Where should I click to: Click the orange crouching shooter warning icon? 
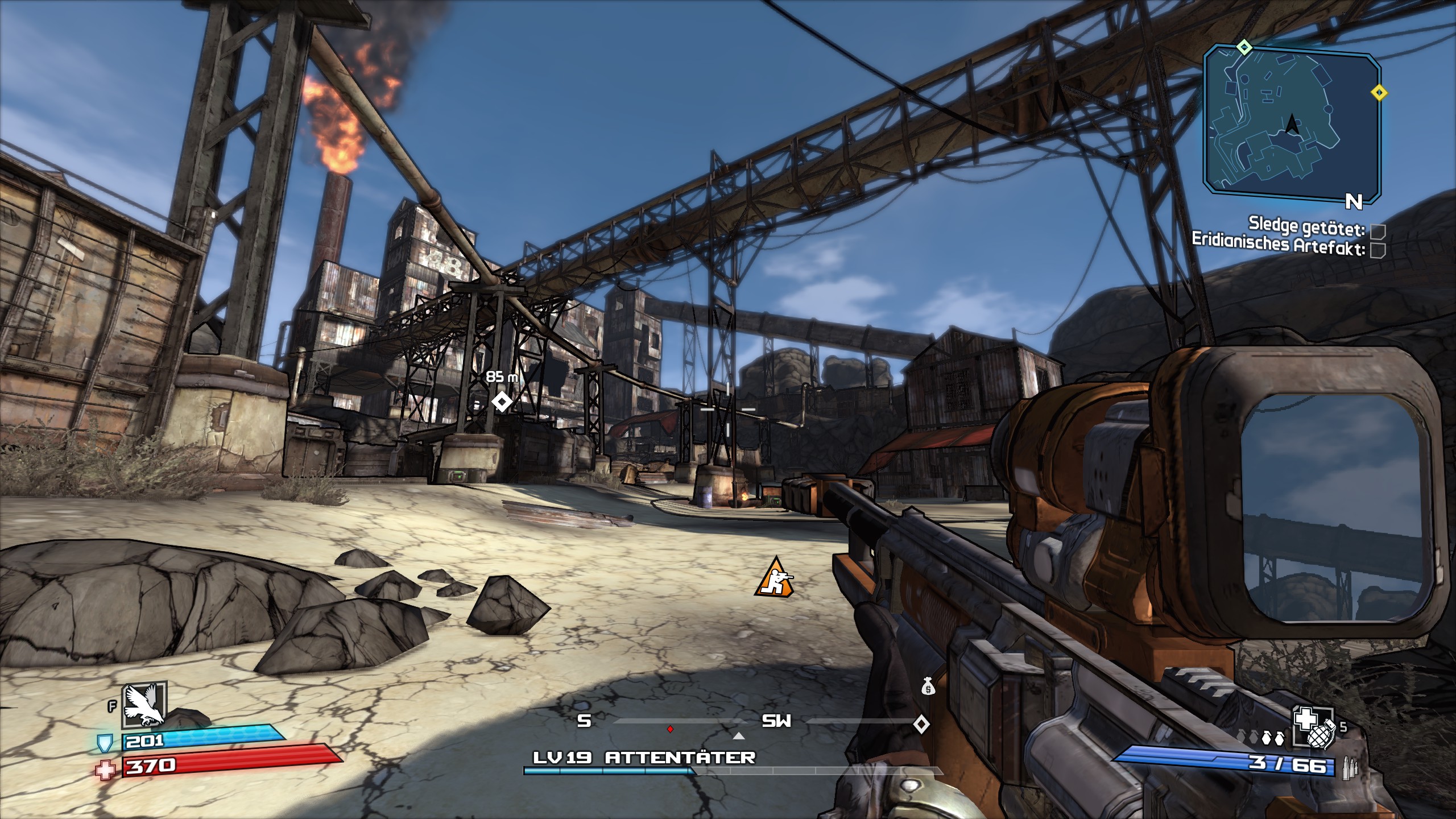[773, 578]
